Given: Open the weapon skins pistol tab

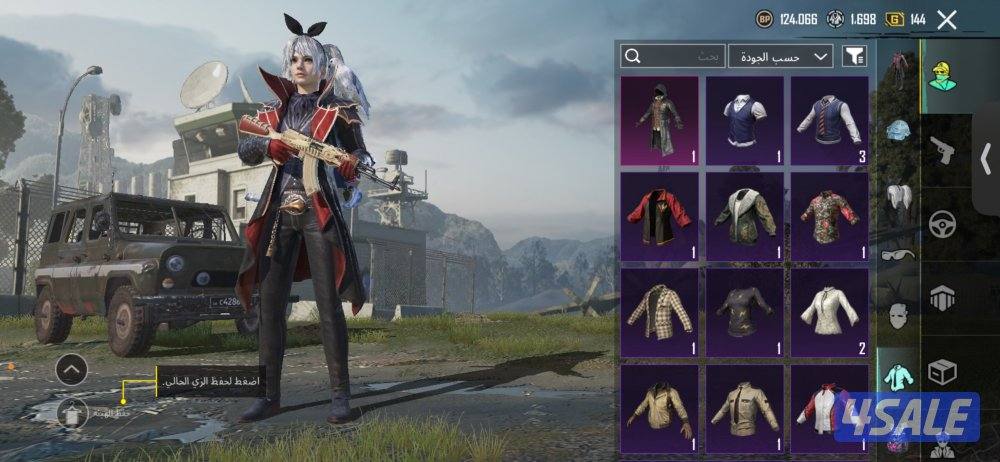Looking at the screenshot, I should [x=940, y=150].
